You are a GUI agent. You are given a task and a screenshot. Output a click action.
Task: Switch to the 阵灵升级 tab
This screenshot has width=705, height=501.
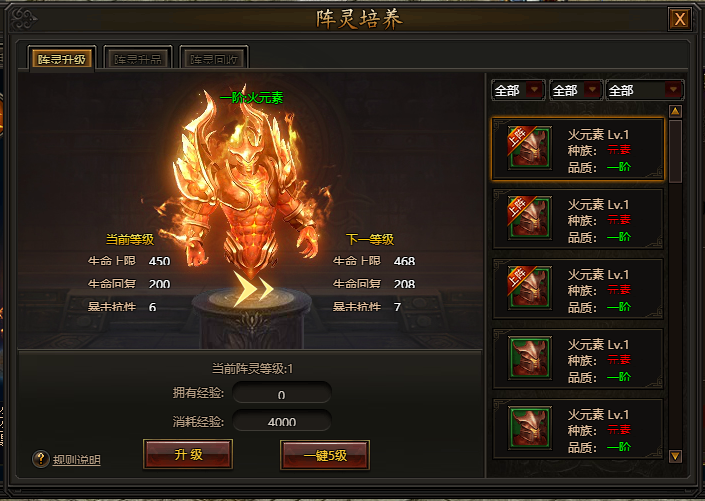[62, 59]
